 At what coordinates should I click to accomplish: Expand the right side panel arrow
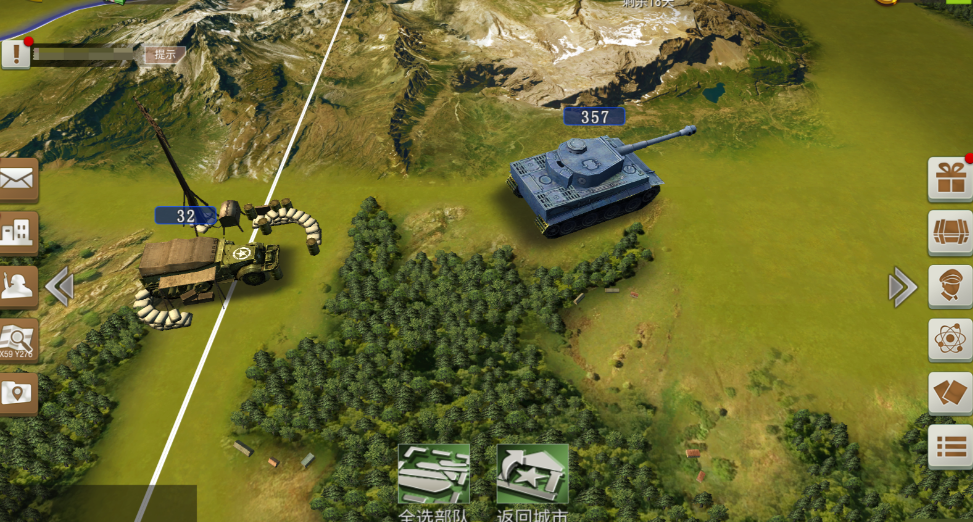[x=901, y=288]
